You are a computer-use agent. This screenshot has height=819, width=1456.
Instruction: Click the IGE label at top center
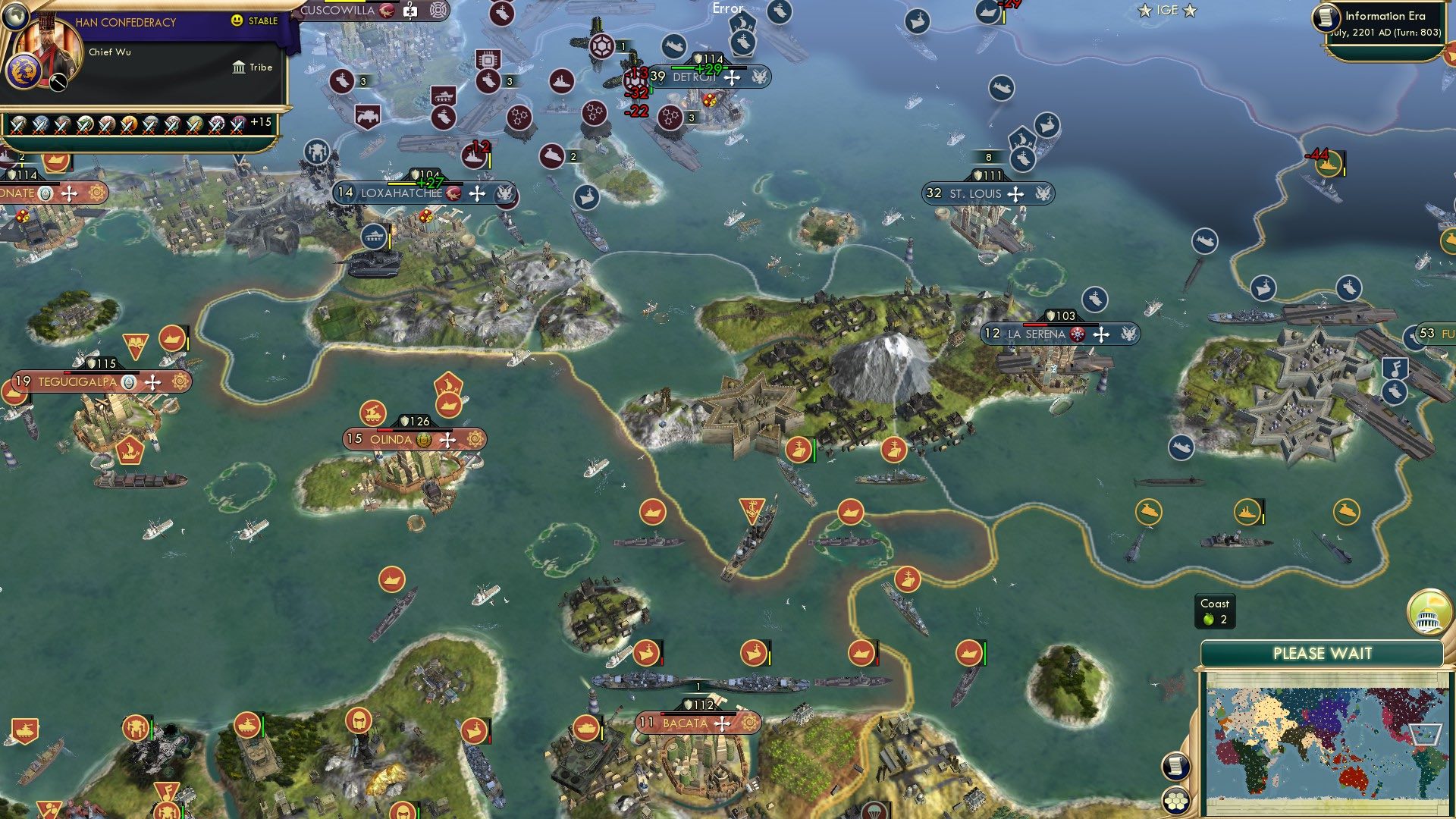(x=1166, y=11)
